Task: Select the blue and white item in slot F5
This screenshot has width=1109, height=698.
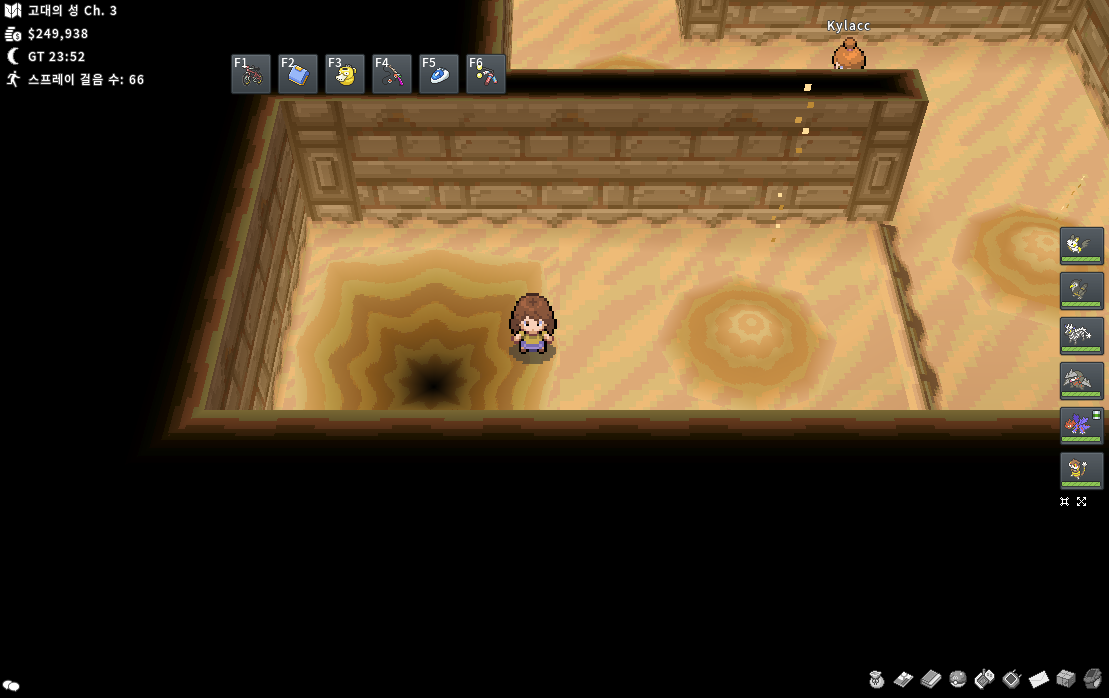Action: click(439, 74)
